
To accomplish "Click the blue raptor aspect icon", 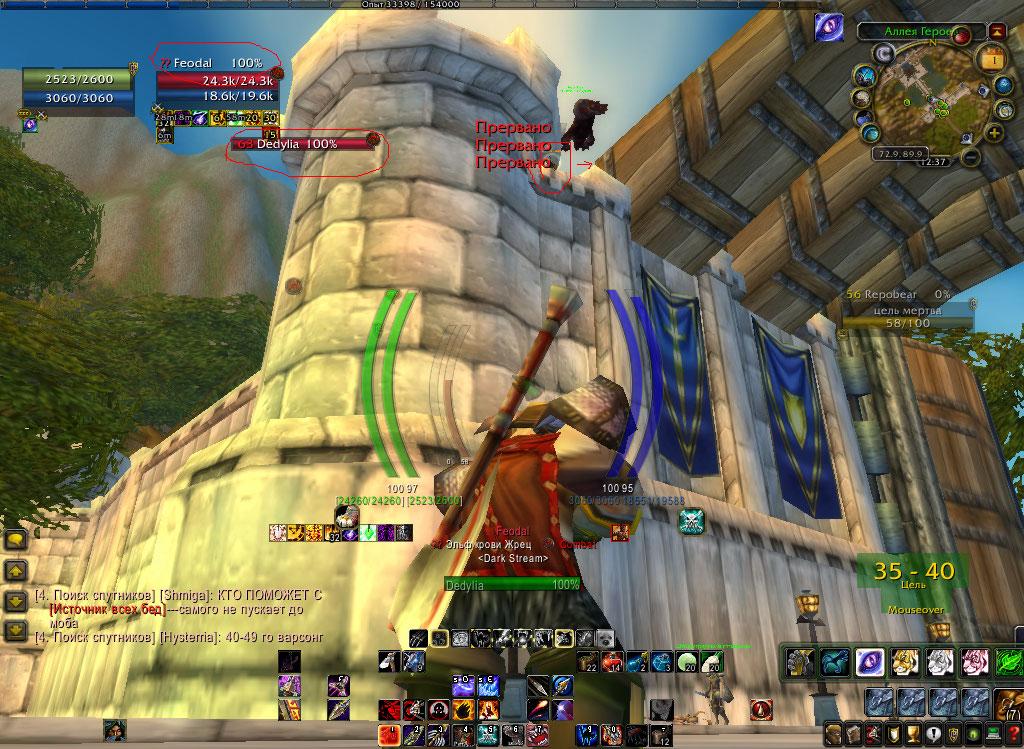I will [x=833, y=662].
